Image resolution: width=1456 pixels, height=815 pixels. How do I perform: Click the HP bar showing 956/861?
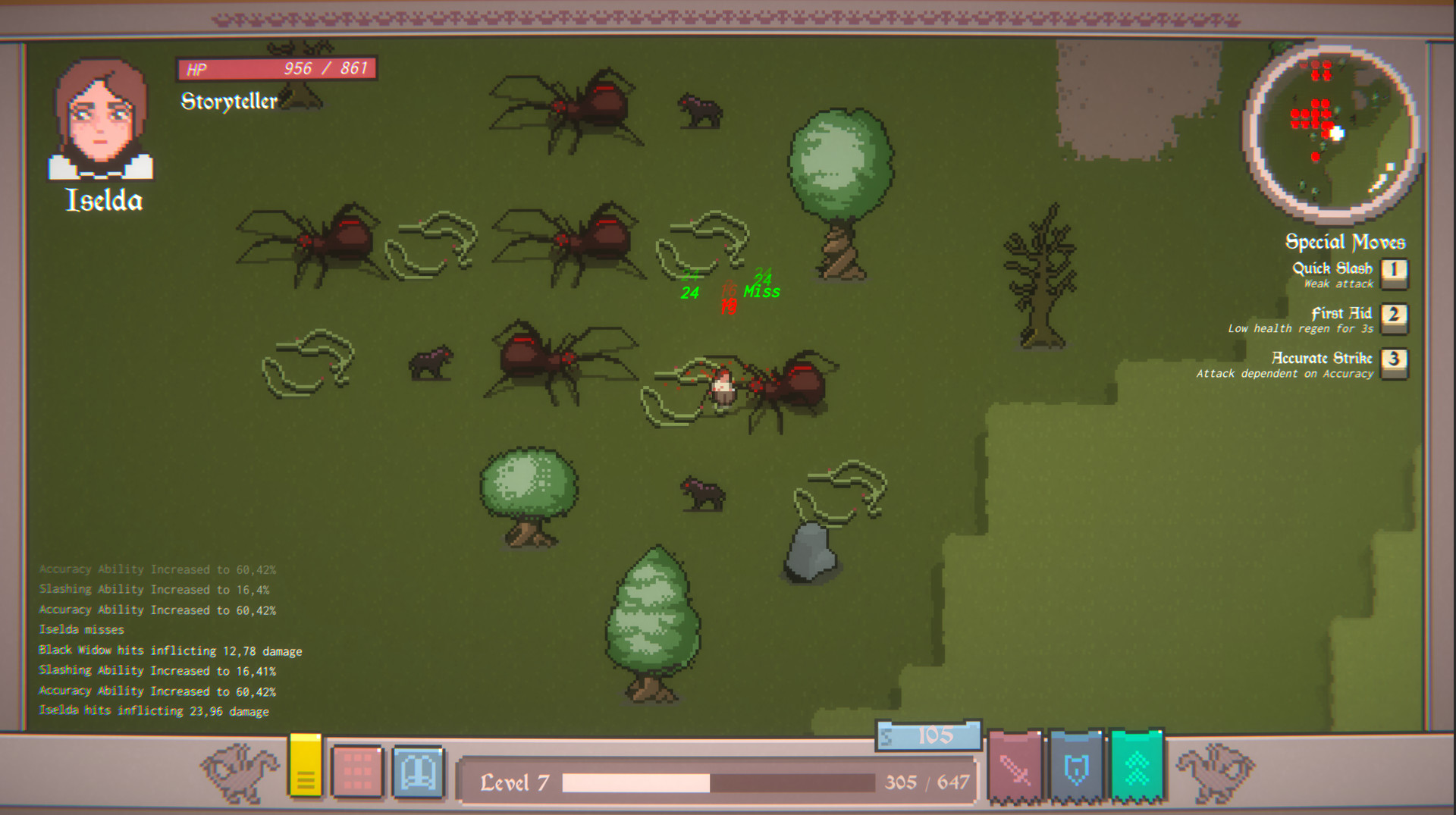[277, 67]
